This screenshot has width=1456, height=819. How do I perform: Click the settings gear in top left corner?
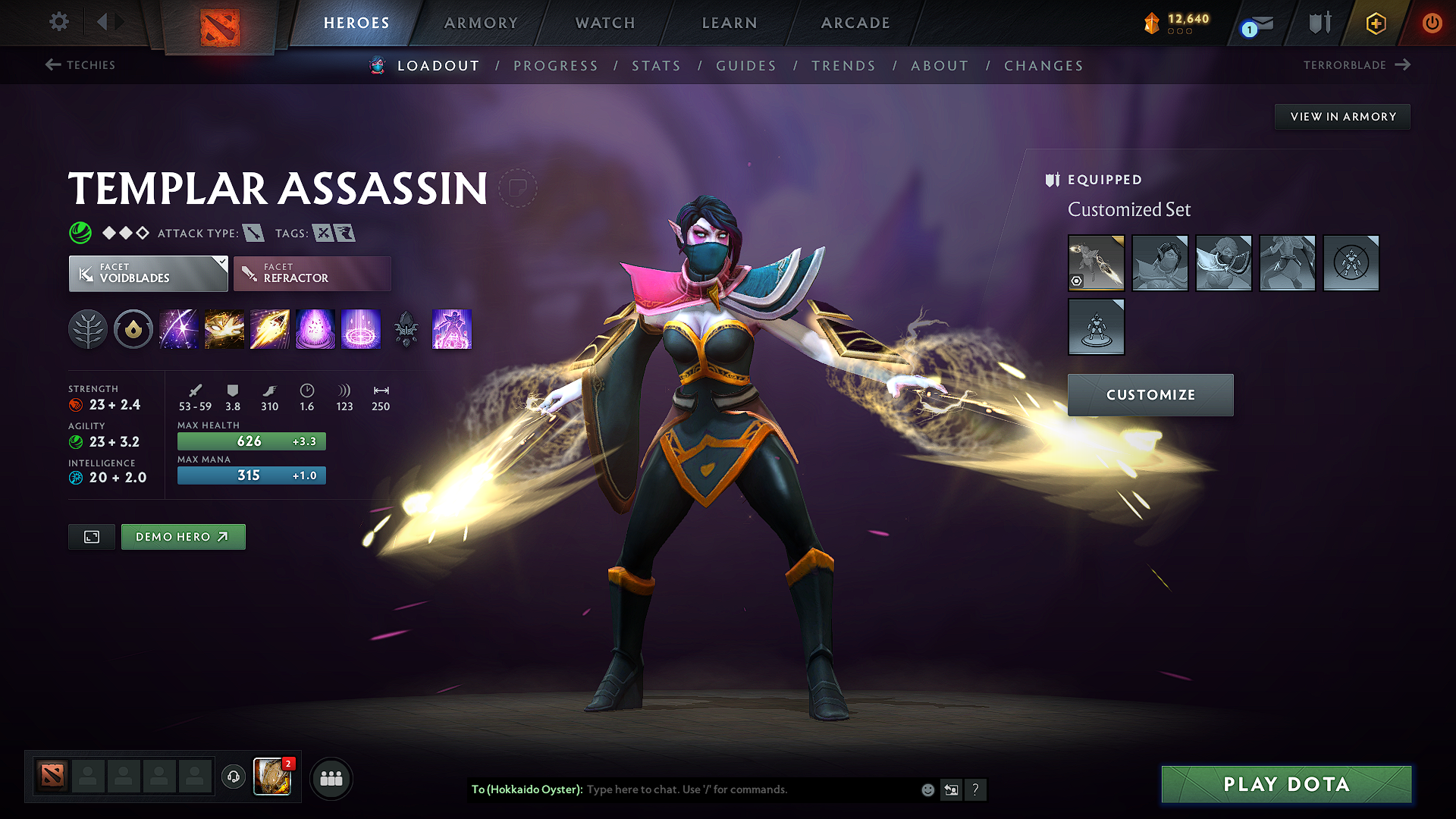(58, 22)
